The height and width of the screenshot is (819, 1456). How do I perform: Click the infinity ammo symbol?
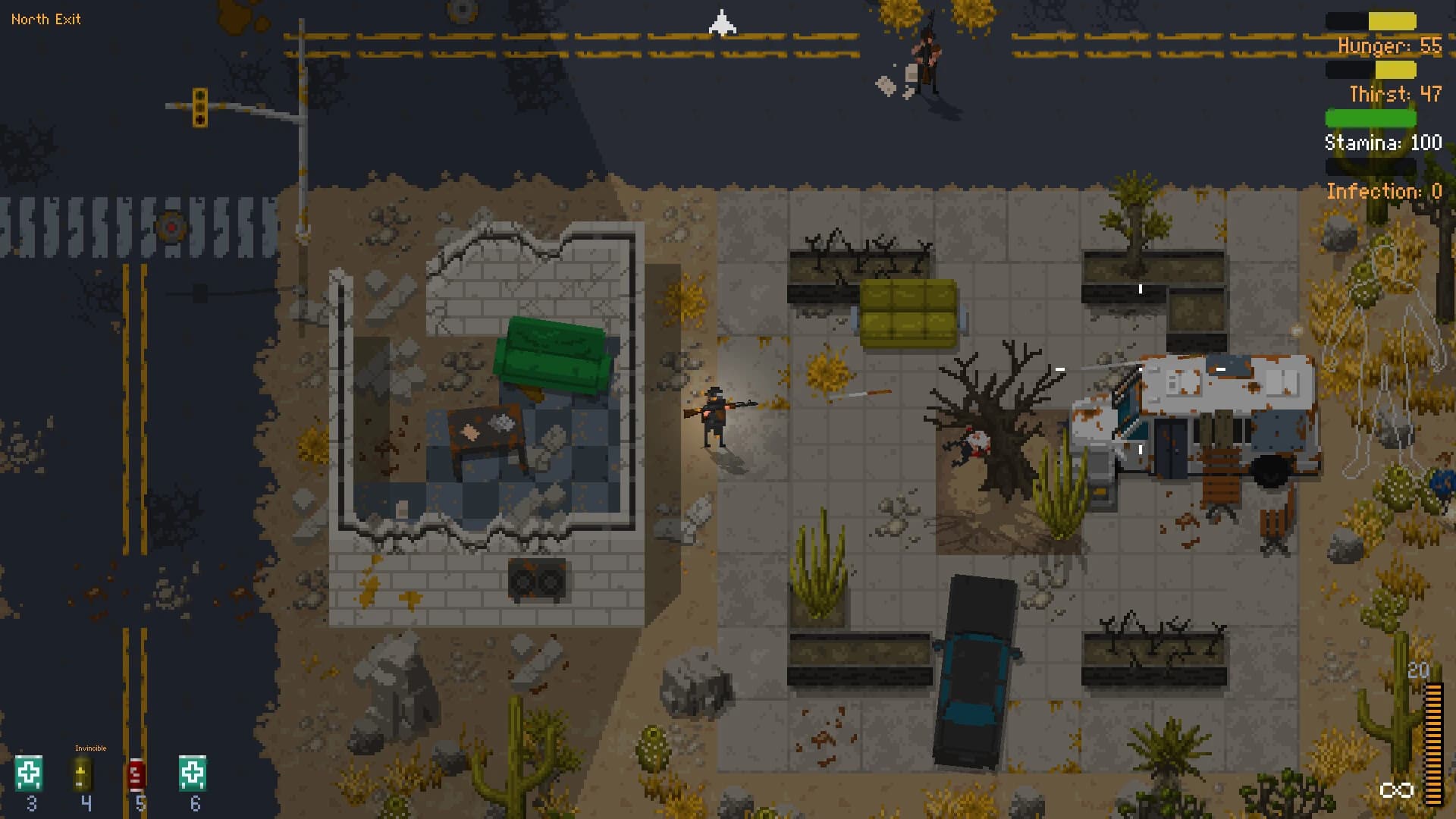pyautogui.click(x=1398, y=790)
